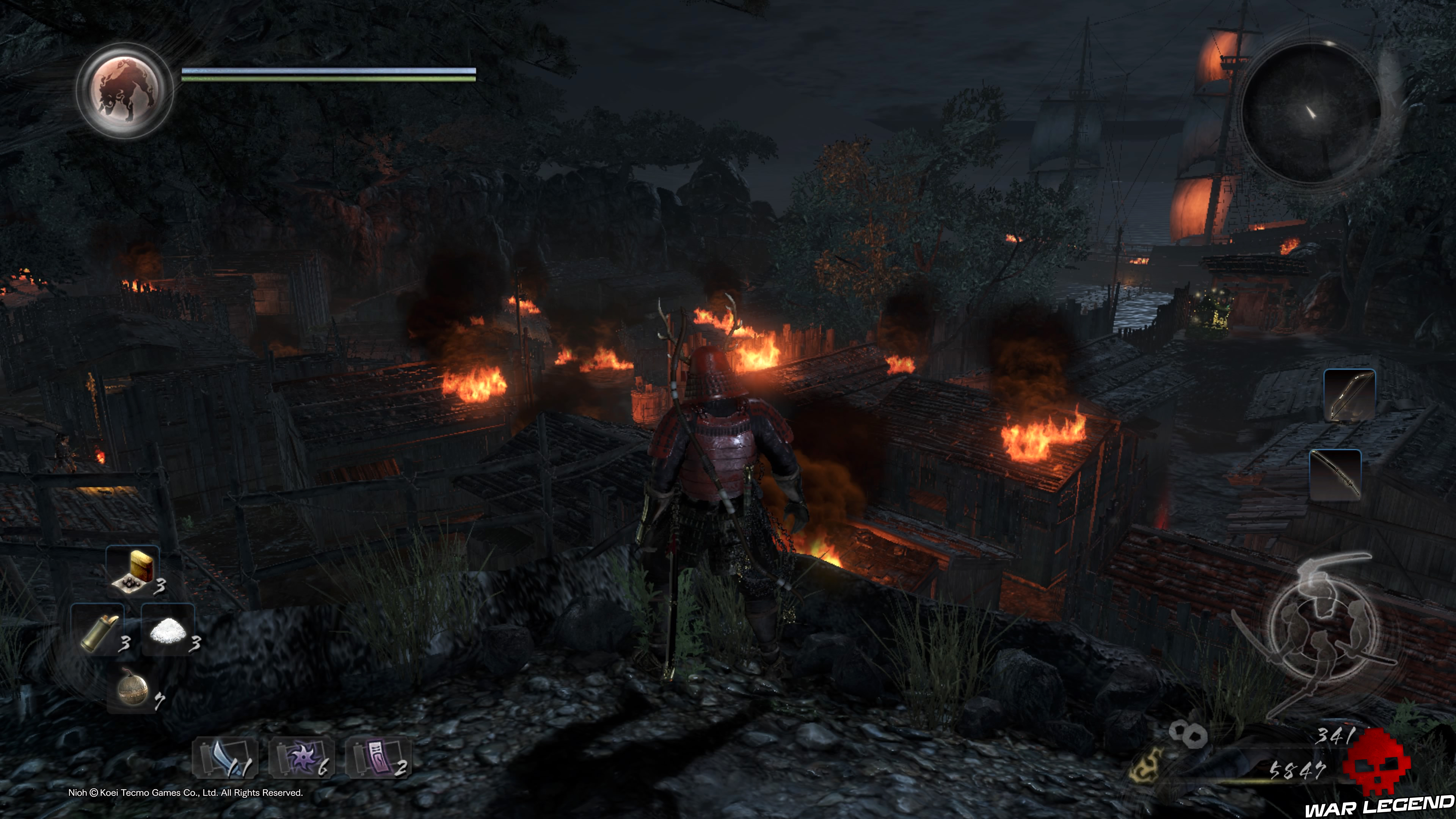Use the purple talisman scroll

pyautogui.click(x=377, y=758)
